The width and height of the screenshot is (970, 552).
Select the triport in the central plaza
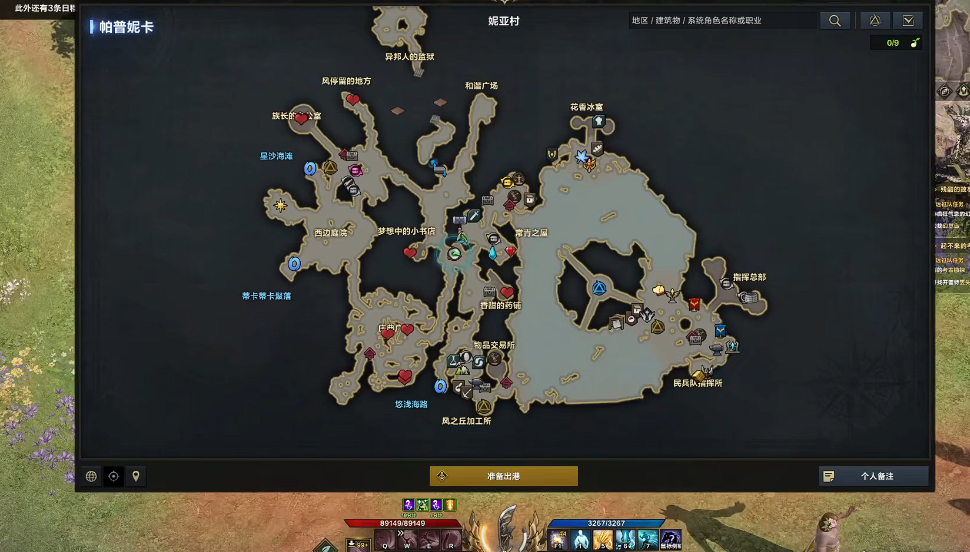coord(598,289)
